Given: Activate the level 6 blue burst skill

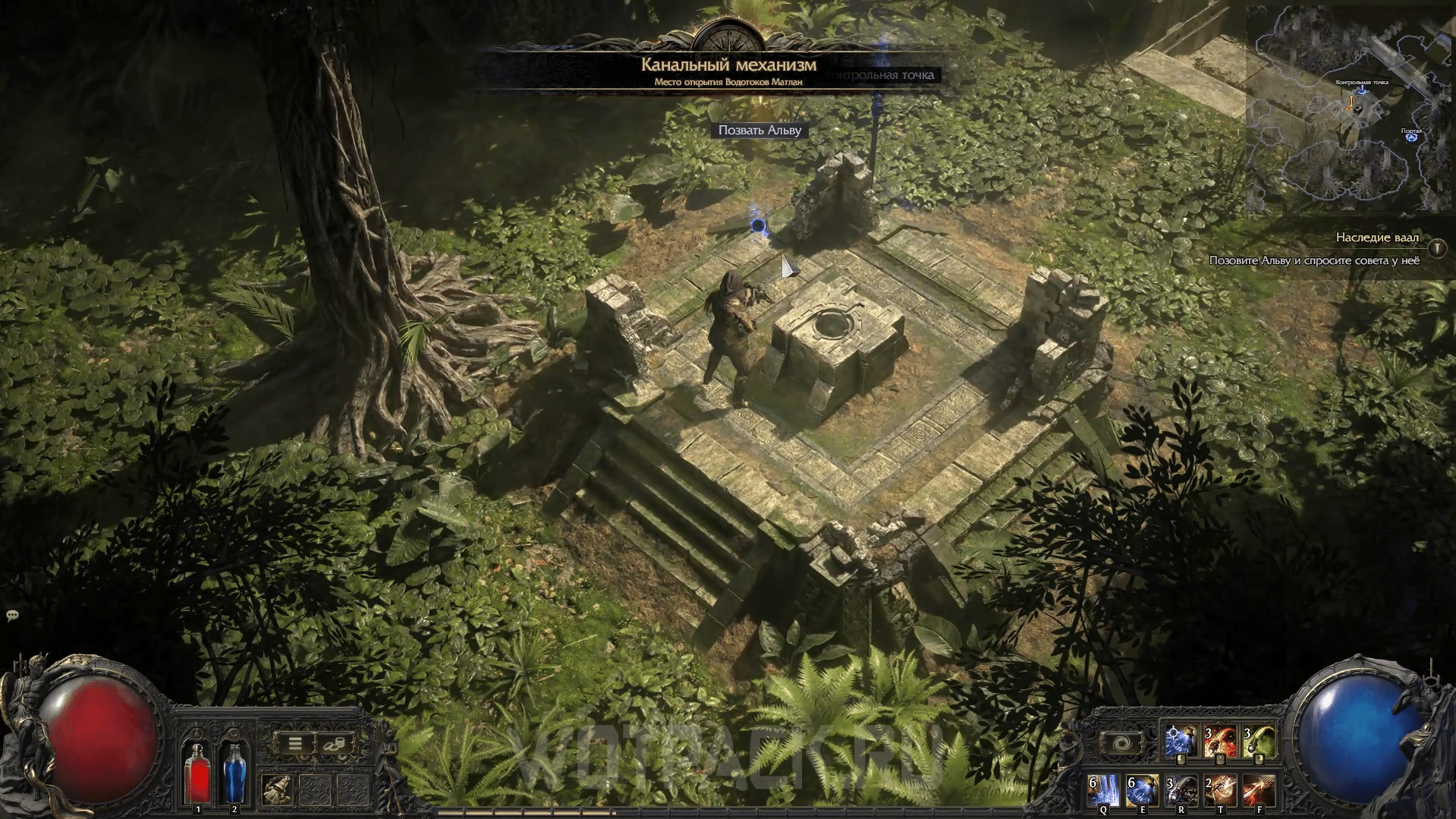Looking at the screenshot, I should [1142, 791].
